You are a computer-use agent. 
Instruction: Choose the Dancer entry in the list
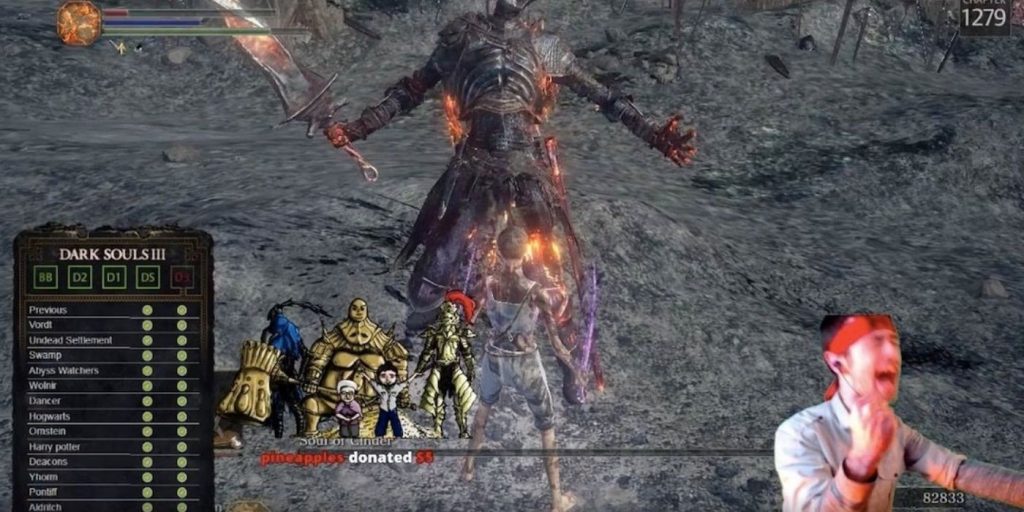45,401
